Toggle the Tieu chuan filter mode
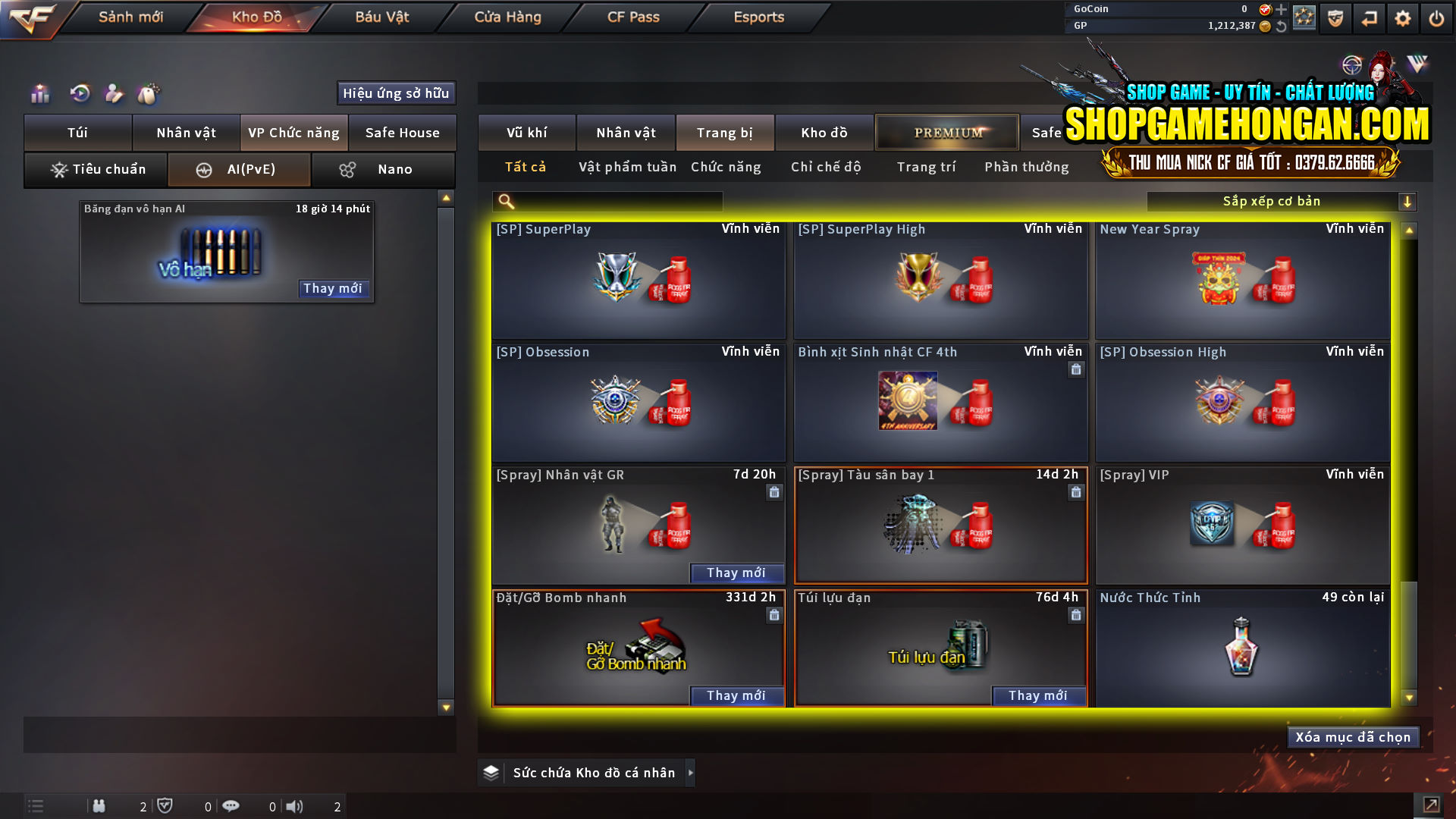The width and height of the screenshot is (1456, 819). pos(95,169)
